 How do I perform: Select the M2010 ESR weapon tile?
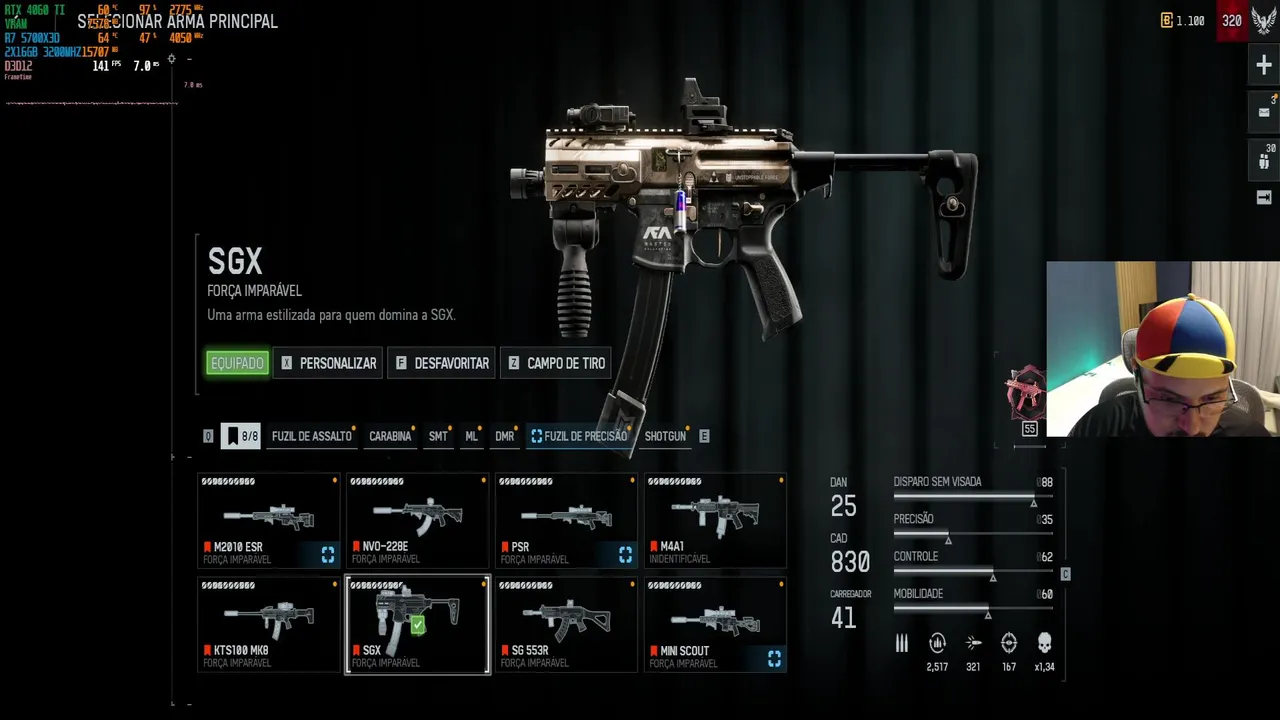(x=268, y=521)
